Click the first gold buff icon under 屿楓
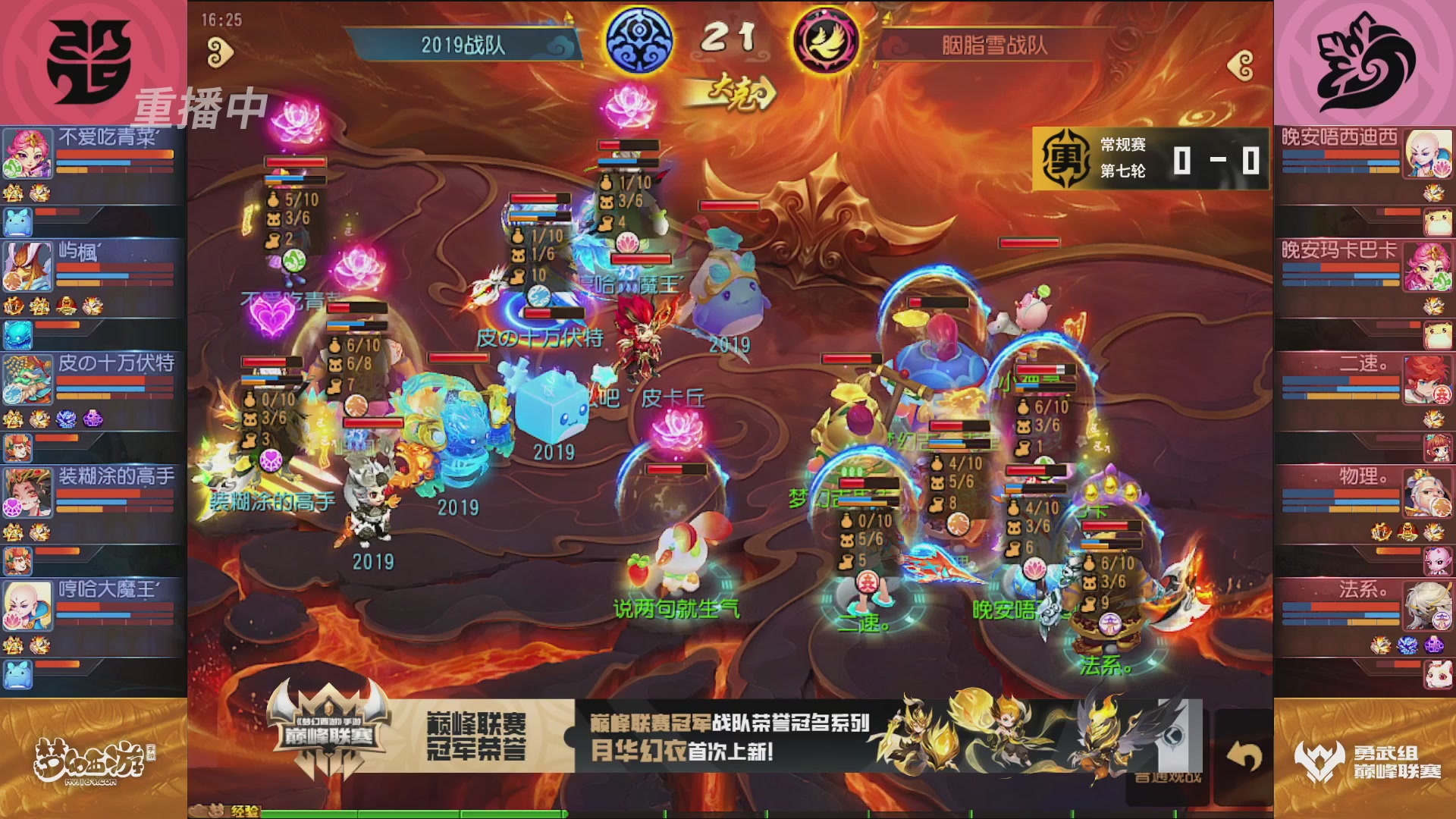Image resolution: width=1456 pixels, height=819 pixels. coord(13,306)
